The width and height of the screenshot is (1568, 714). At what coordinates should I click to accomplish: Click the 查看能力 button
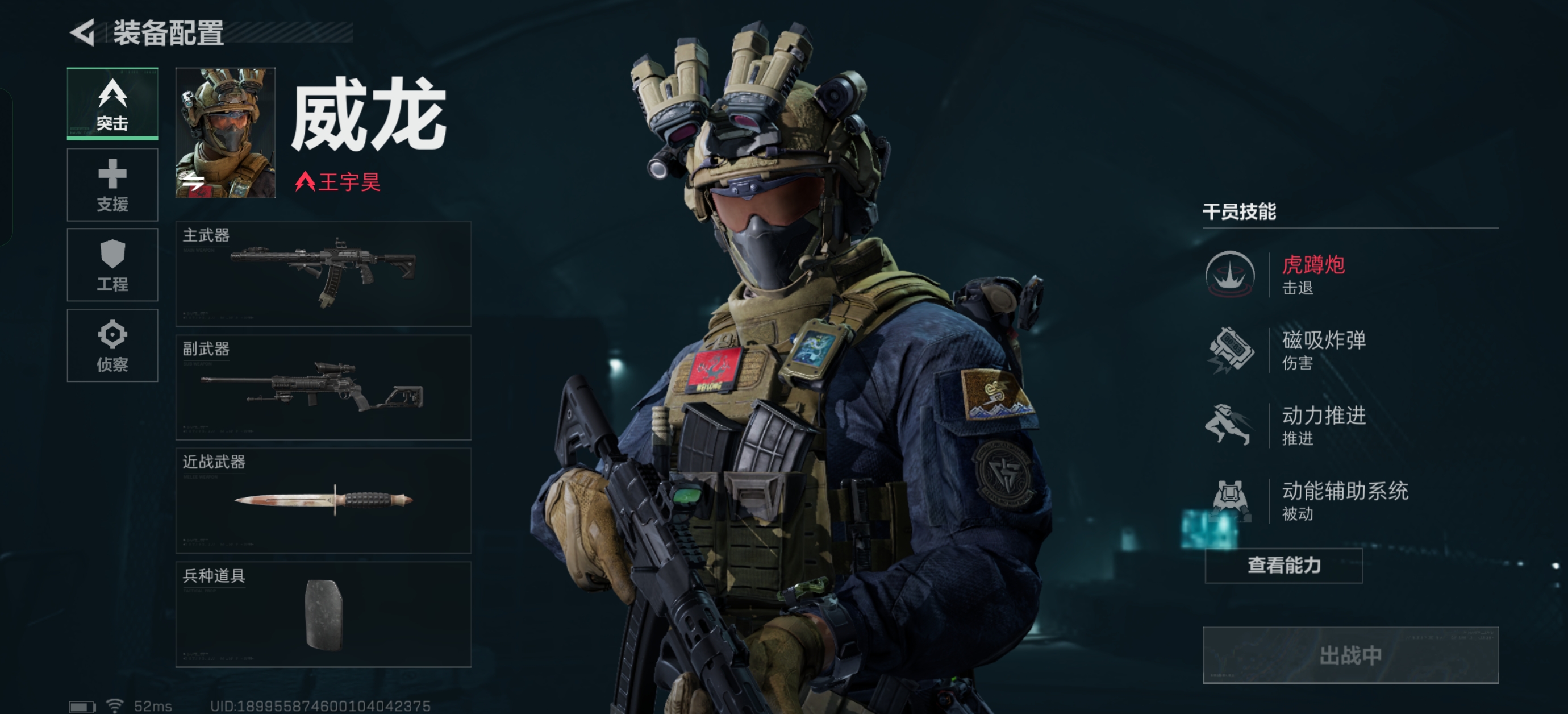[x=1283, y=566]
